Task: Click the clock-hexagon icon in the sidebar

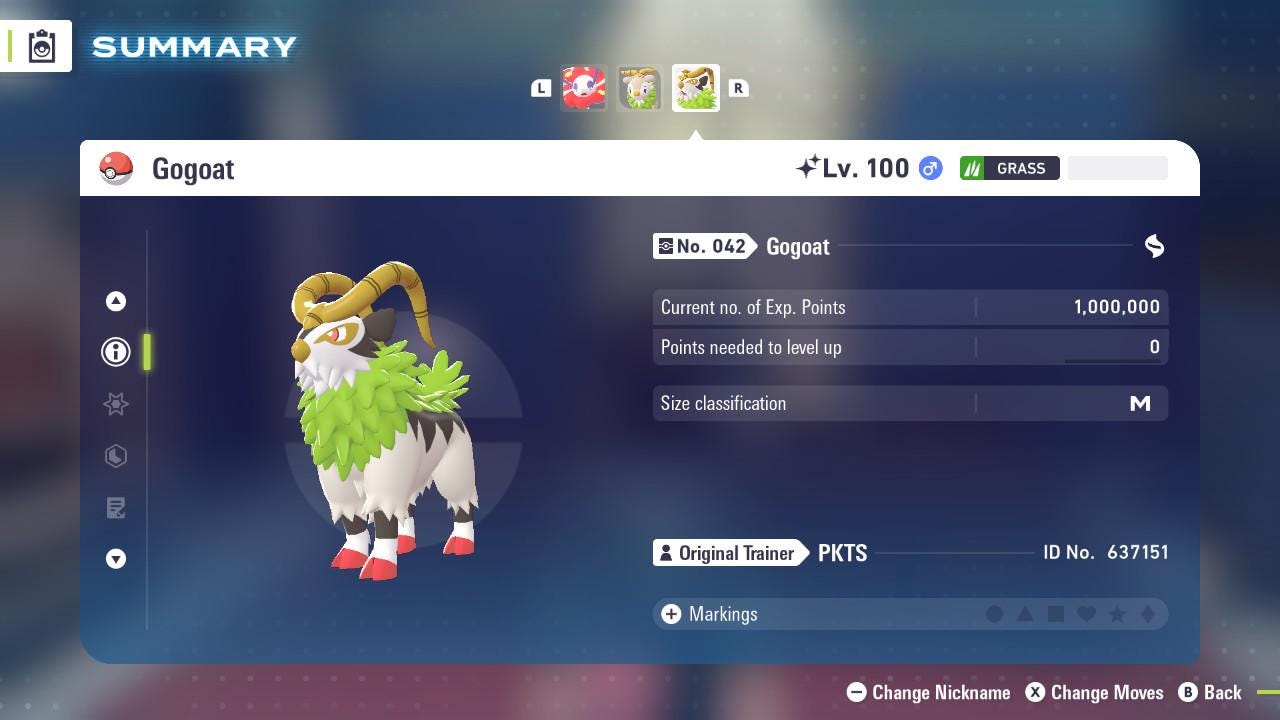Action: pos(116,456)
